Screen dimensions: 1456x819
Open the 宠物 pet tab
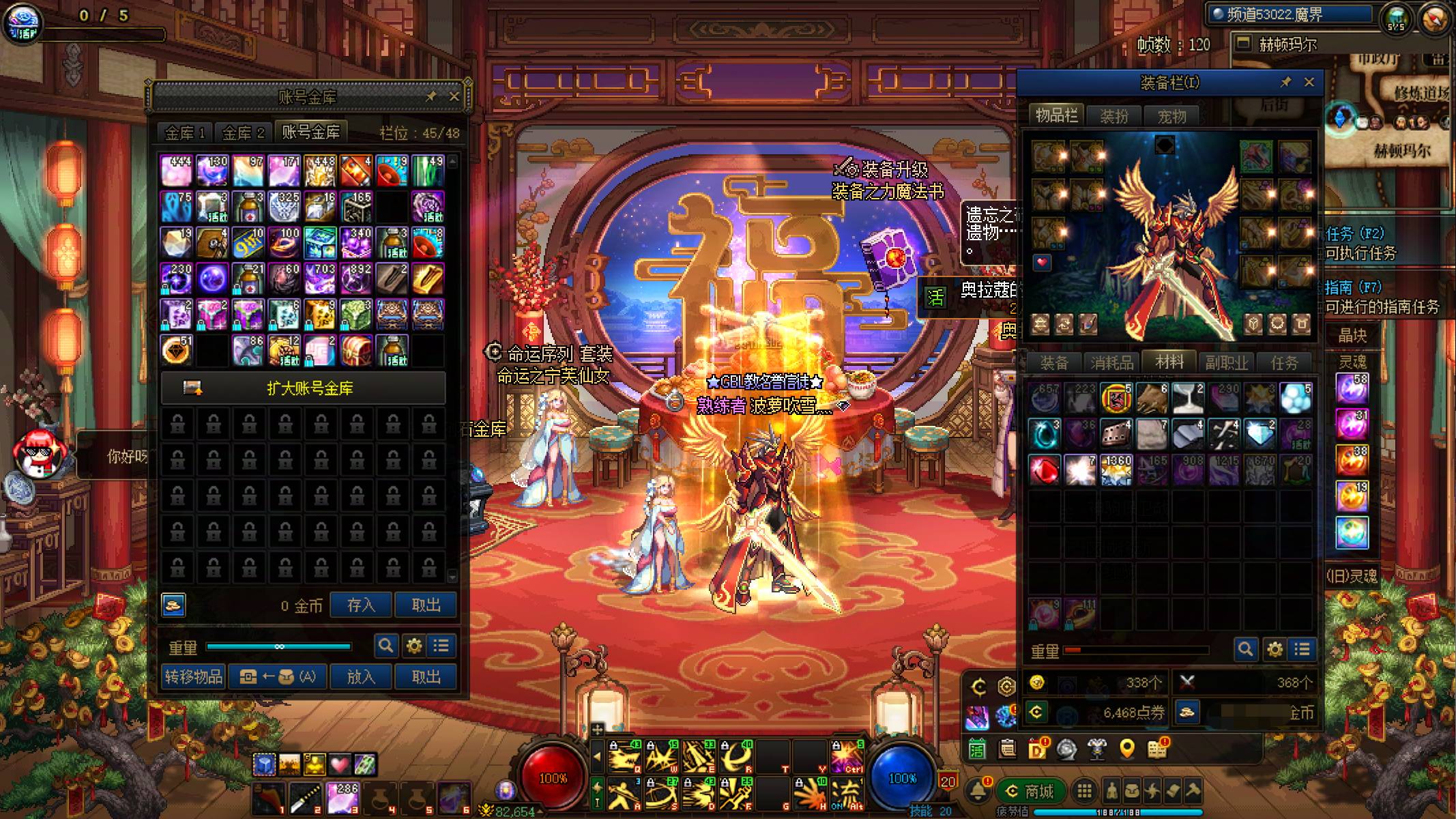point(1171,117)
